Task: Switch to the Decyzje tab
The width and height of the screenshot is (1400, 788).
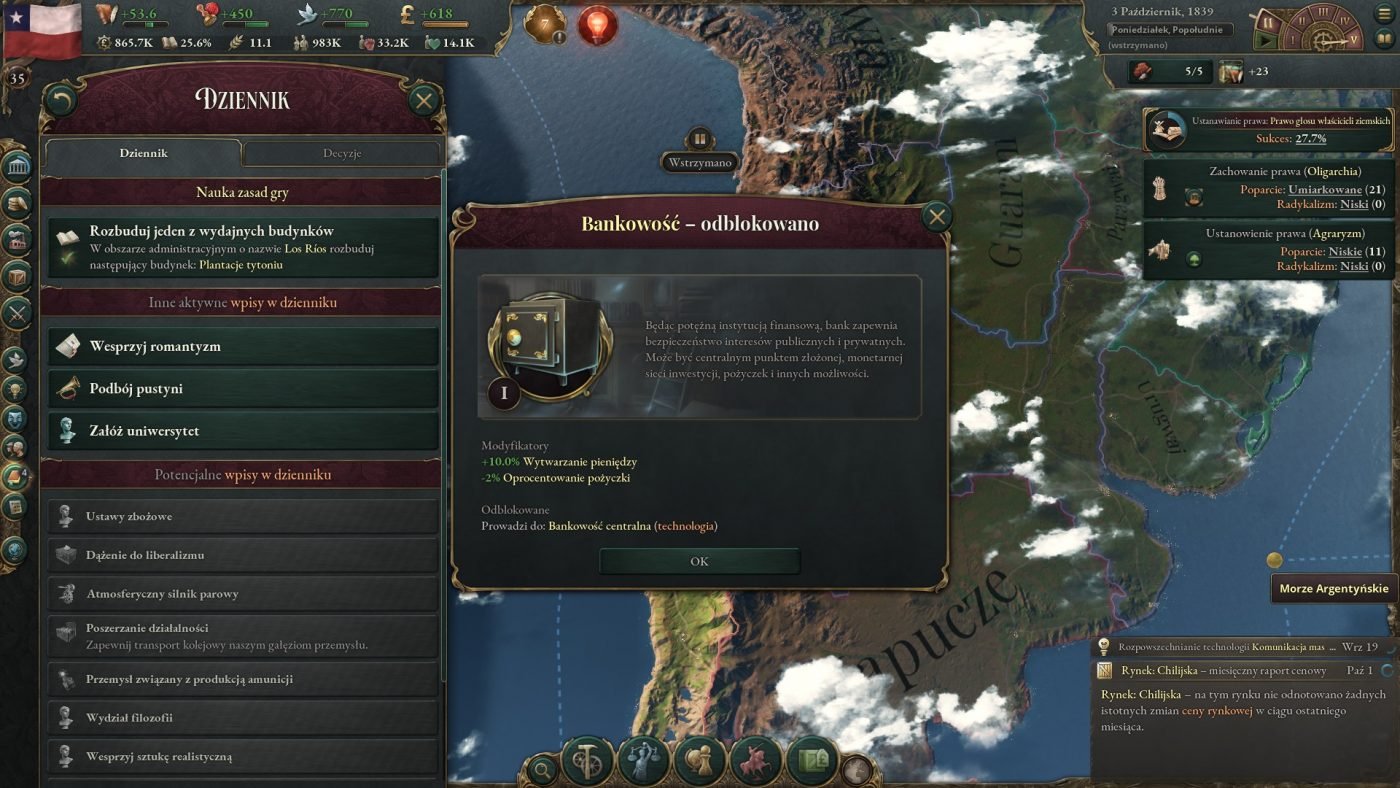Action: pyautogui.click(x=342, y=153)
